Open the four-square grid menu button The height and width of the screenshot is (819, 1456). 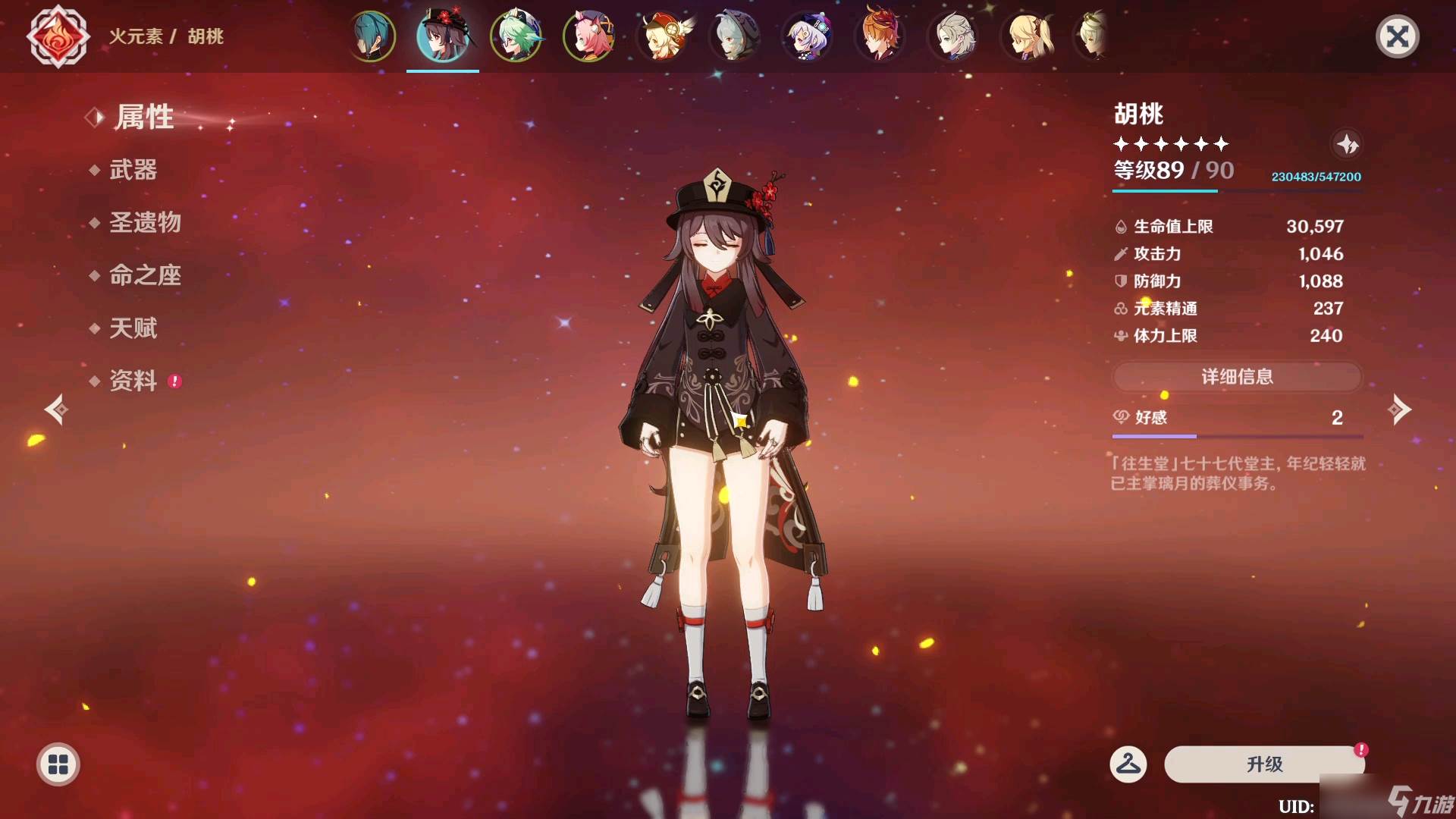[58, 764]
